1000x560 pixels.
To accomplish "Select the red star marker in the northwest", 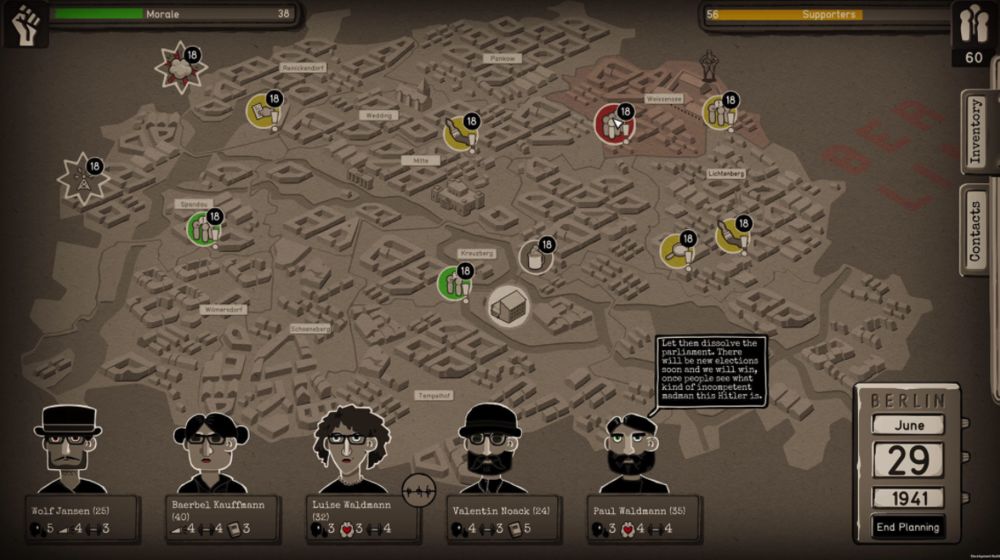I will (x=180, y=68).
